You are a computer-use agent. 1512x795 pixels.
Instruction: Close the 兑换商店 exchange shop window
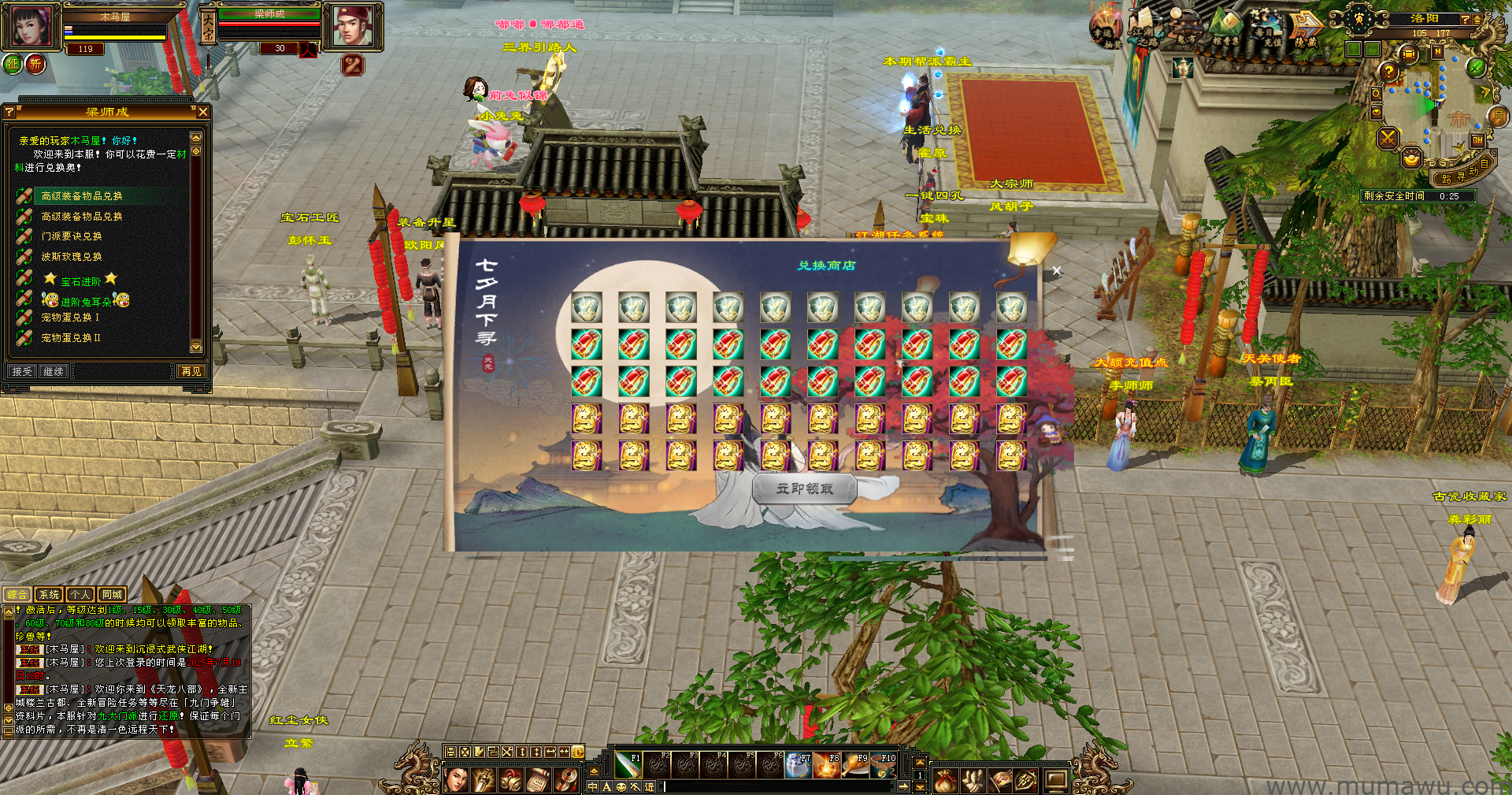click(1056, 271)
